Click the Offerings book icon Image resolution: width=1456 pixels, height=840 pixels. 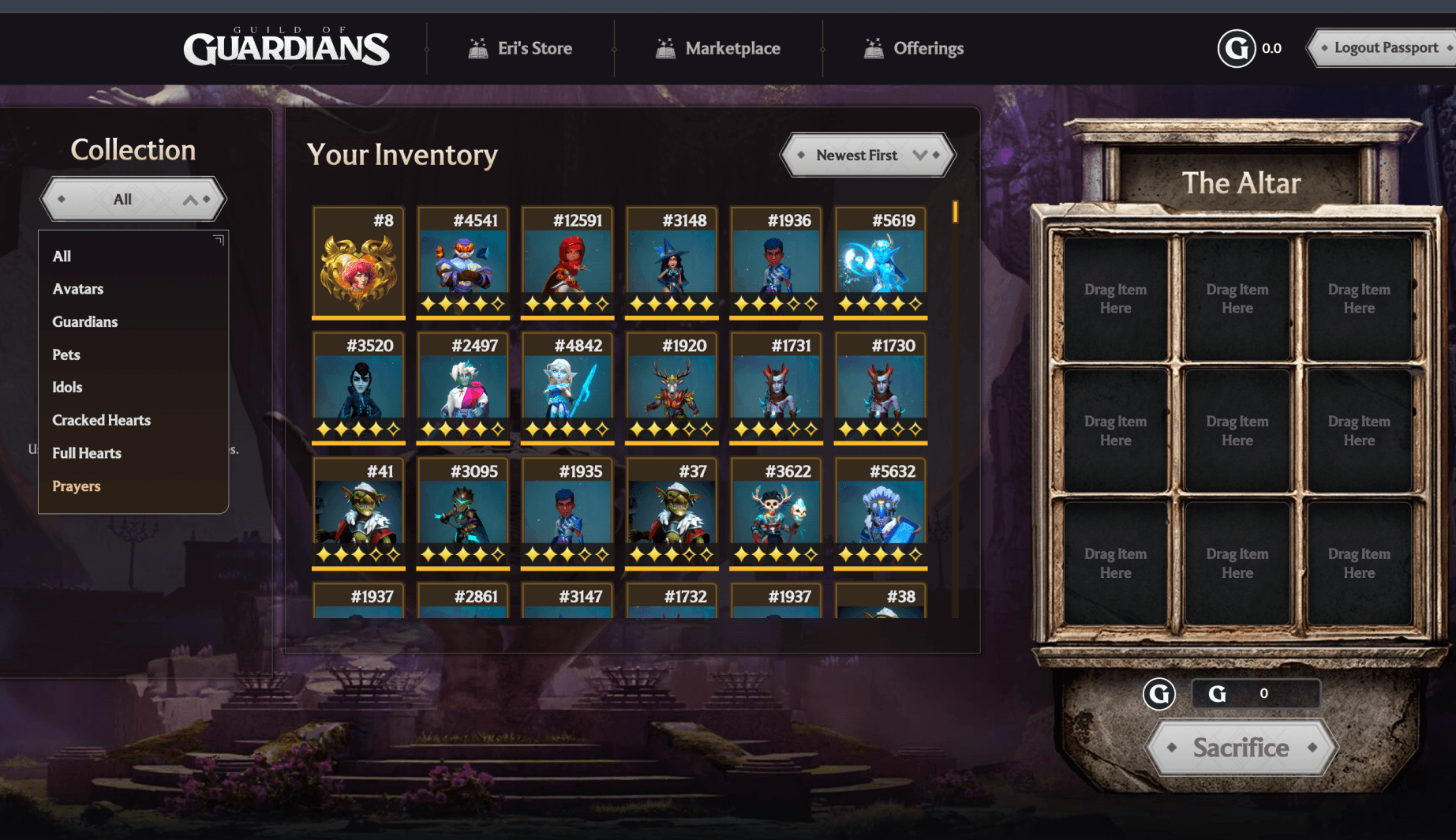click(x=874, y=47)
